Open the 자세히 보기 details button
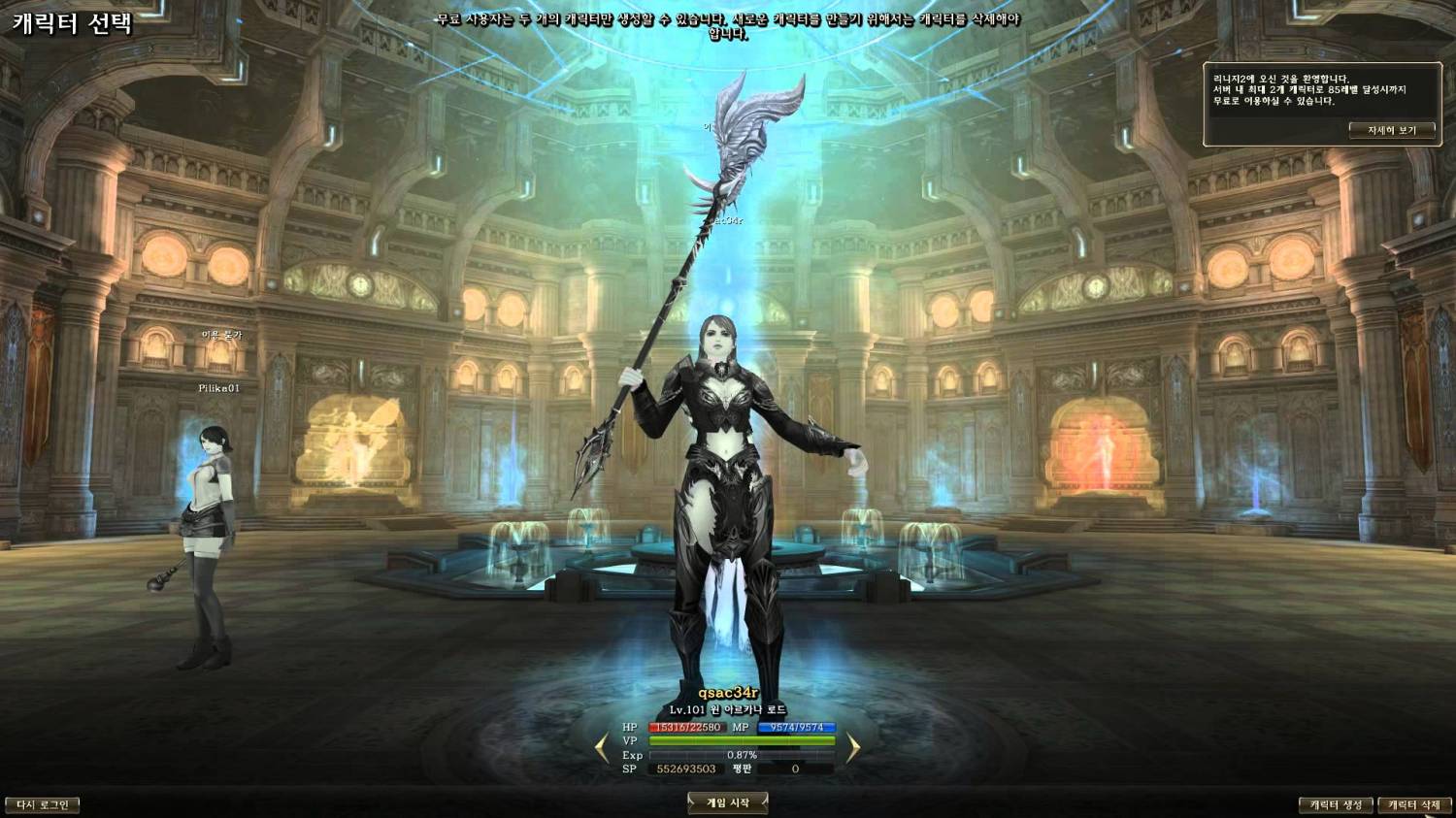The width and height of the screenshot is (1456, 818). coord(1391,130)
